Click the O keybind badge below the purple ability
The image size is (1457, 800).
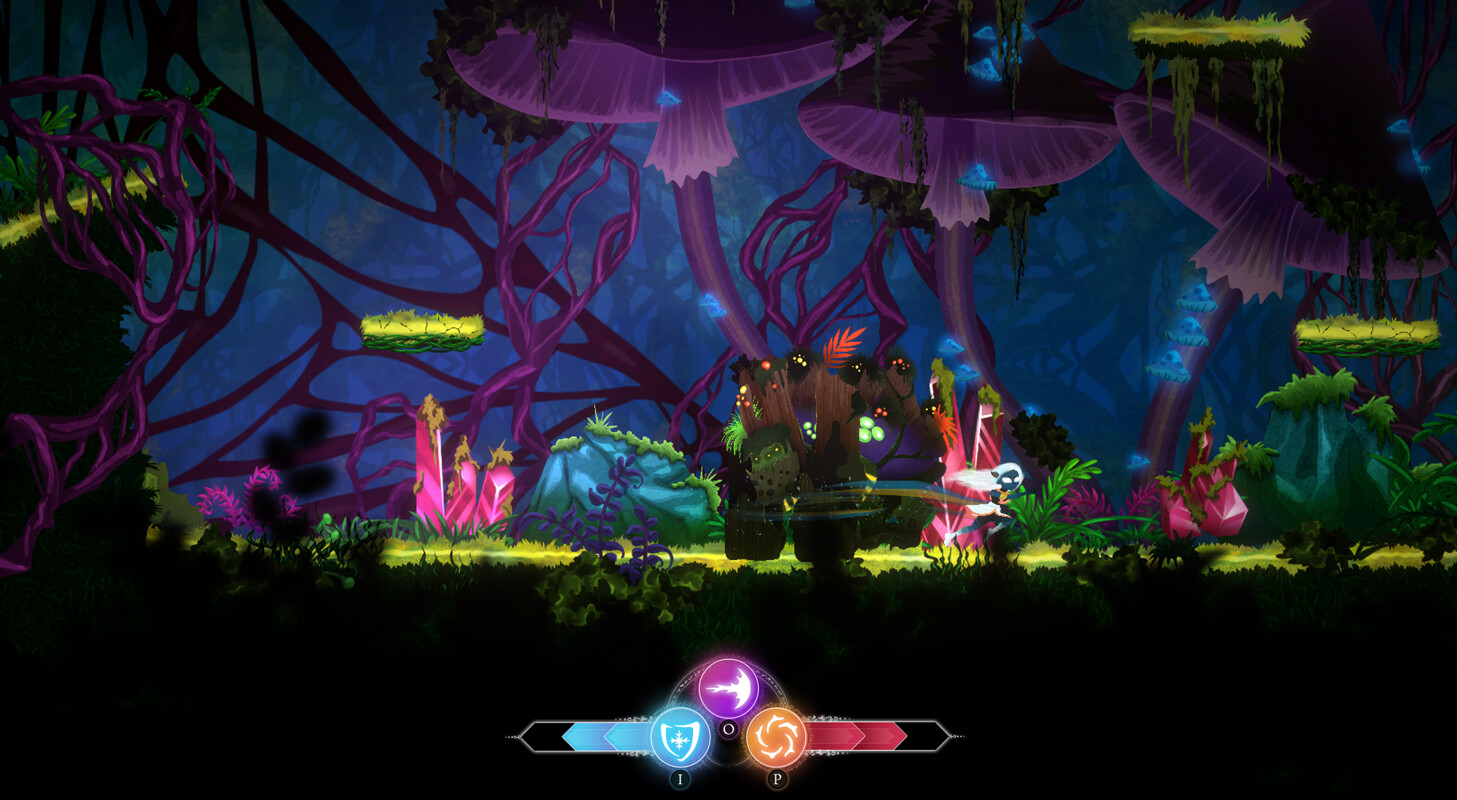click(729, 729)
